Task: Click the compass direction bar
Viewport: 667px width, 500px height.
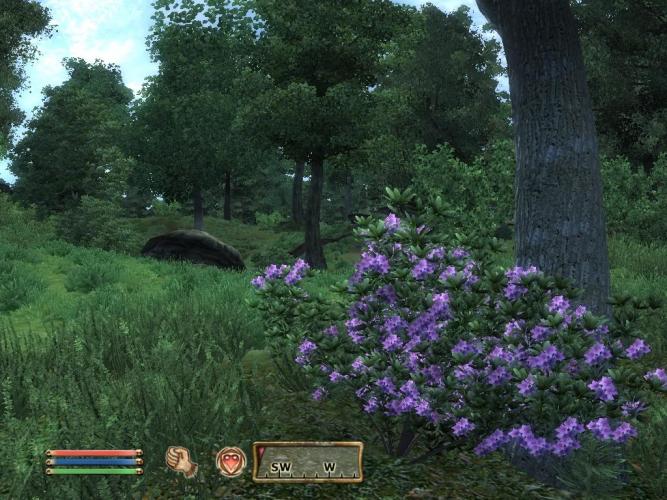Action: click(308, 463)
